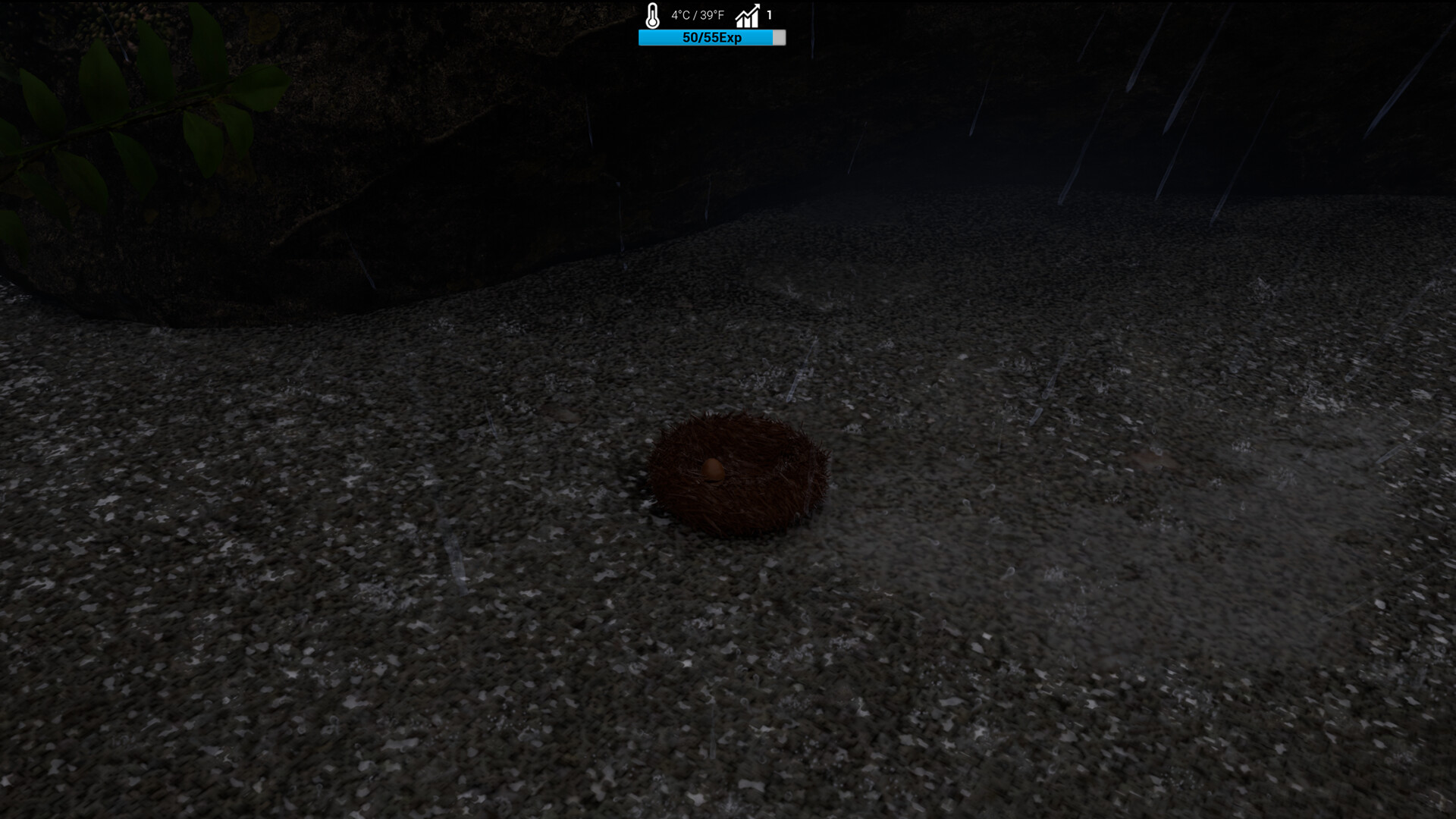Click the egg inside the bird nest
Screen dimensions: 1456x819
click(x=713, y=470)
